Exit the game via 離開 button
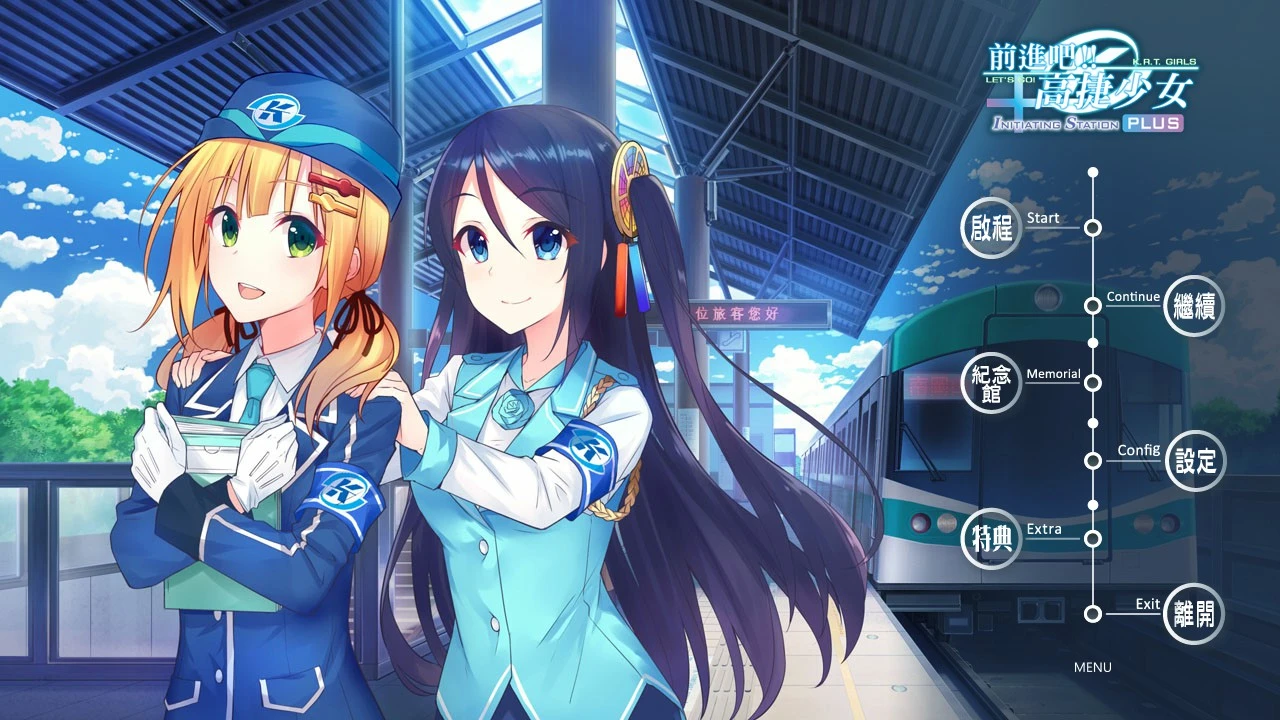The height and width of the screenshot is (720, 1280). click(x=1195, y=613)
